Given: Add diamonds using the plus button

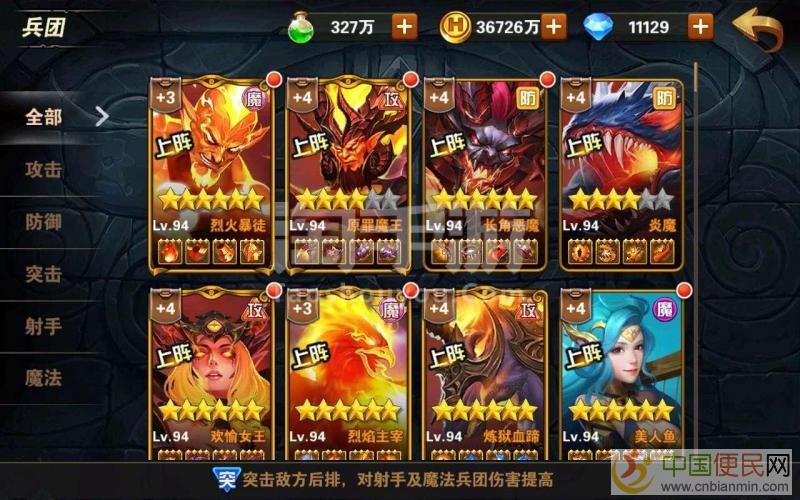Looking at the screenshot, I should tap(700, 27).
